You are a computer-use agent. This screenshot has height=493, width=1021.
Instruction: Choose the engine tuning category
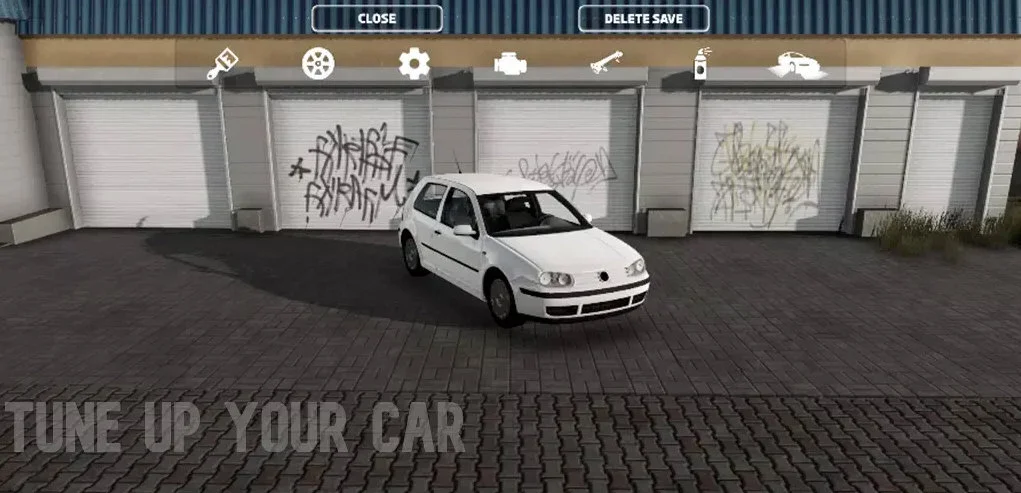[x=510, y=64]
